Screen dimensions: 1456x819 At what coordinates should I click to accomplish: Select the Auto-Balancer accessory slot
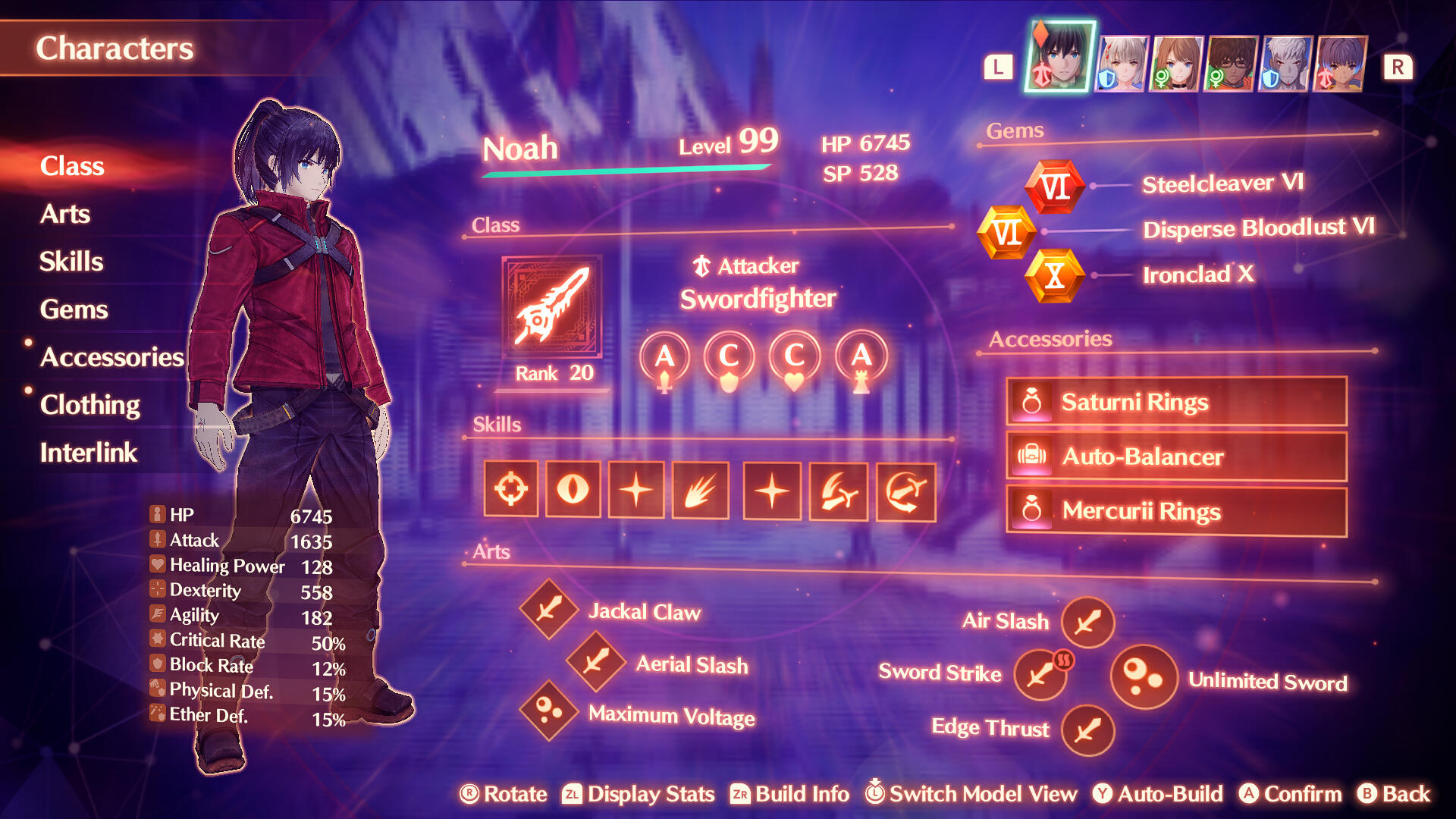click(1175, 457)
